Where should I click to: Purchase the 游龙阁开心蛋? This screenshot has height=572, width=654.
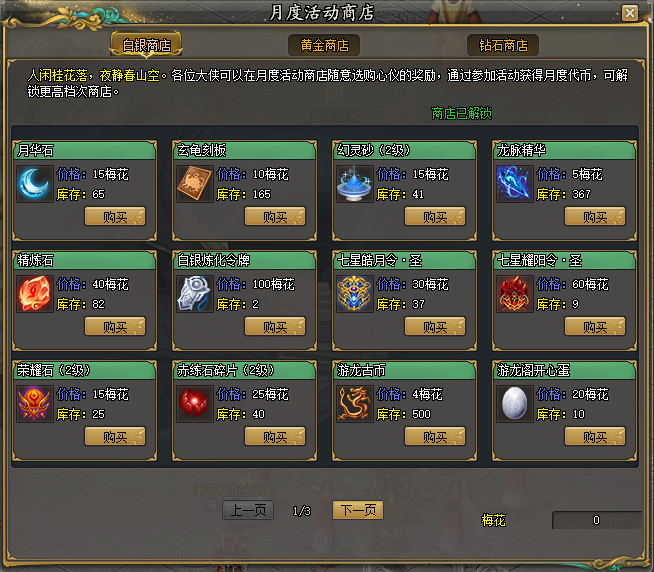coord(595,436)
